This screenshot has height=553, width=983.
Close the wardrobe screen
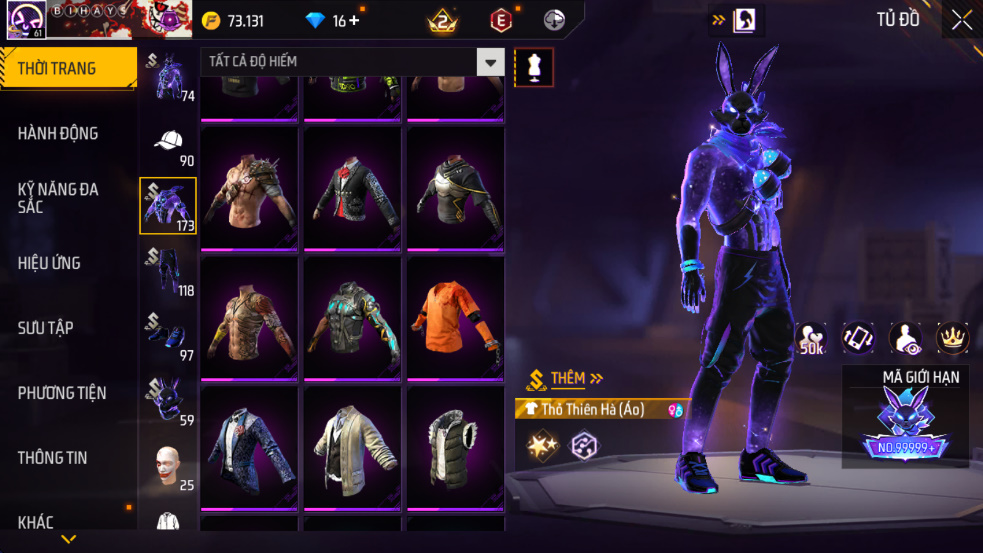pyautogui.click(x=961, y=20)
